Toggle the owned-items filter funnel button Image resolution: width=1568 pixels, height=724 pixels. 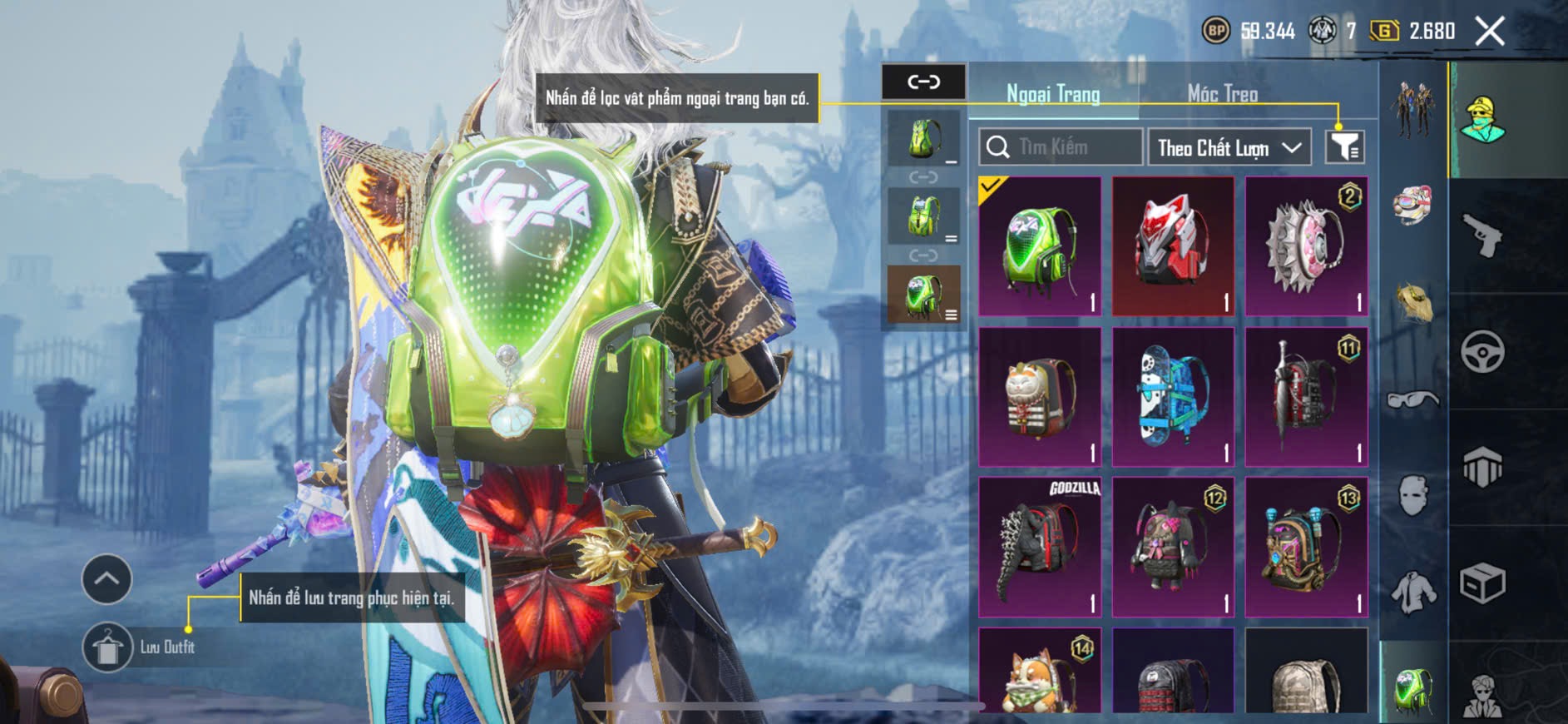click(1344, 147)
